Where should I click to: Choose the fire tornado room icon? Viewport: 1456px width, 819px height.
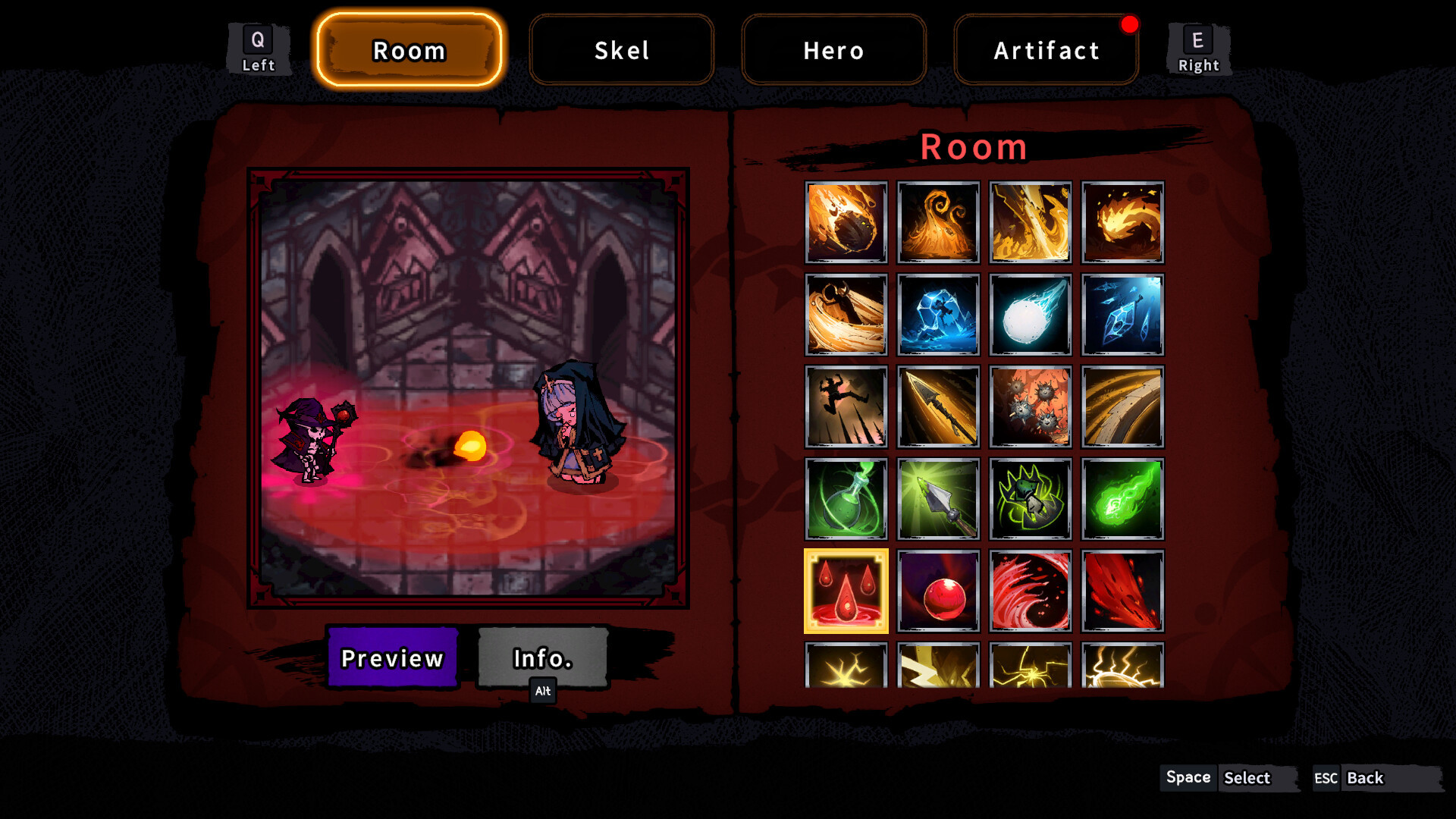click(938, 222)
